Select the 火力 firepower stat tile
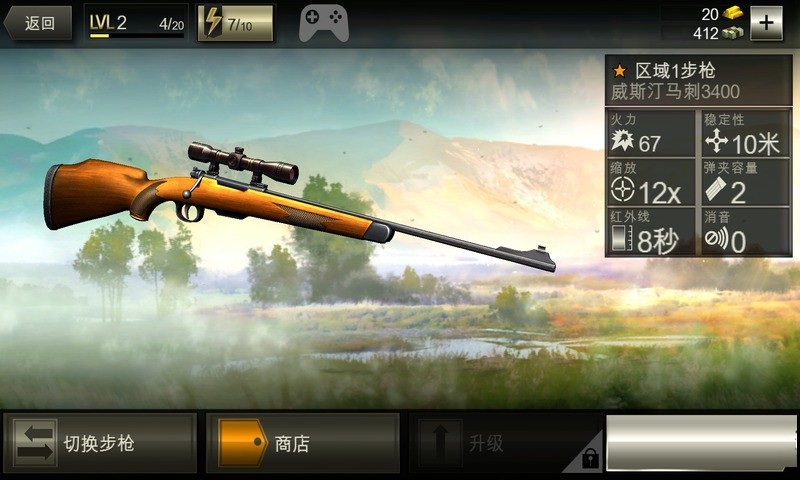The image size is (800, 480). [650, 135]
